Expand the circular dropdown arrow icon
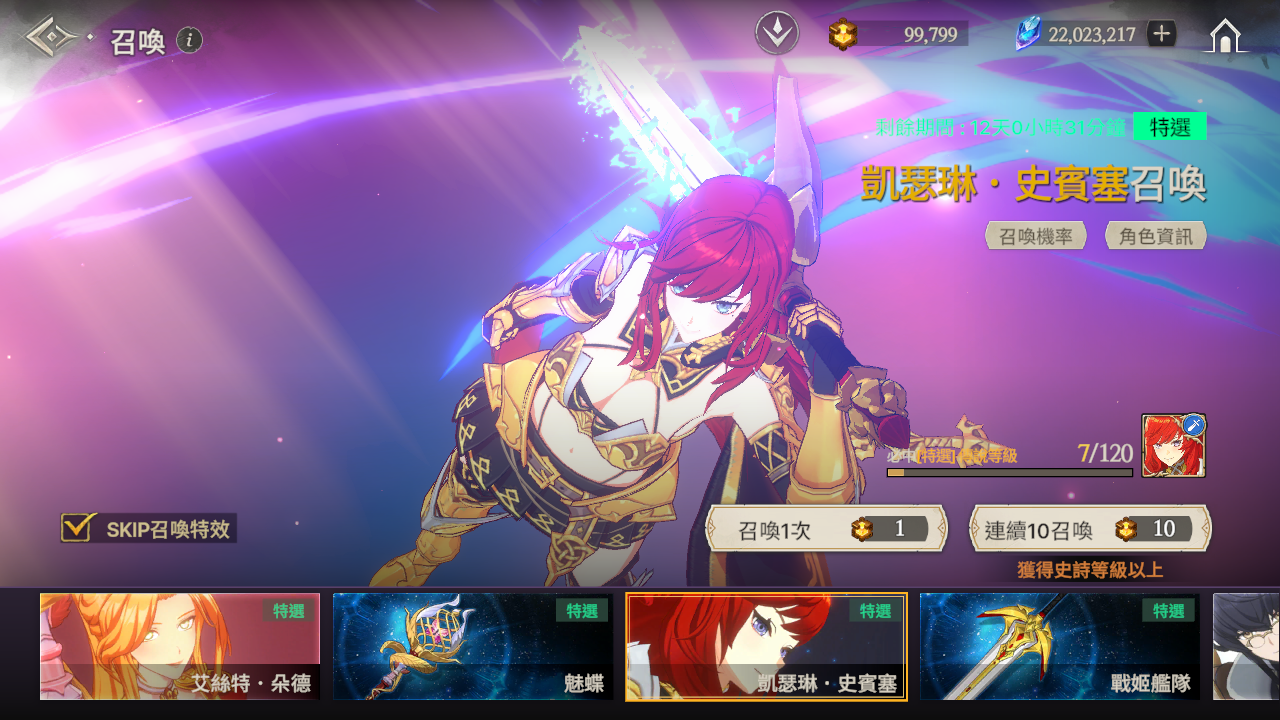The height and width of the screenshot is (720, 1280). [777, 34]
